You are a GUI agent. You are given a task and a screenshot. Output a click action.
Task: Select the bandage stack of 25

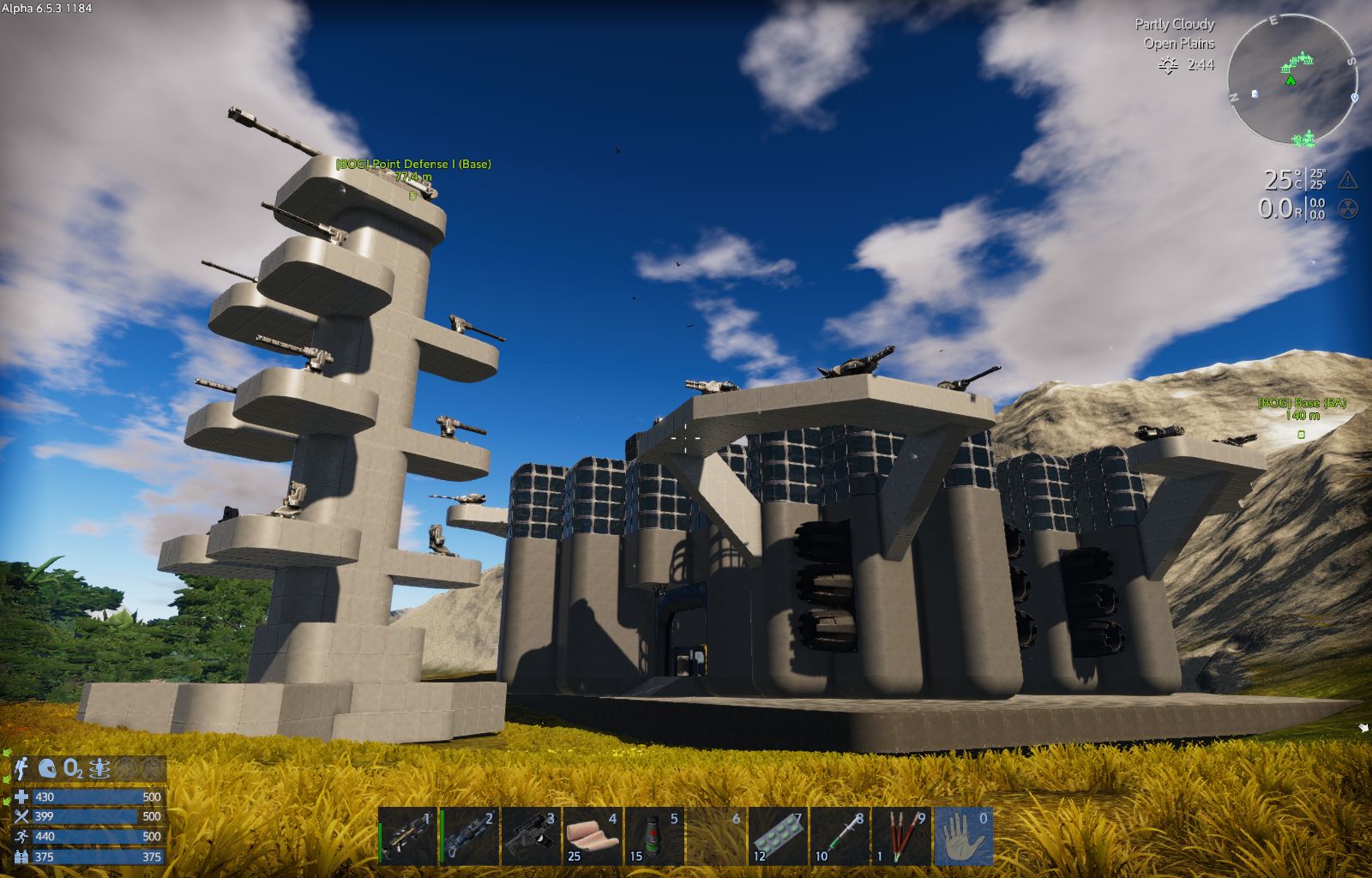click(x=593, y=836)
